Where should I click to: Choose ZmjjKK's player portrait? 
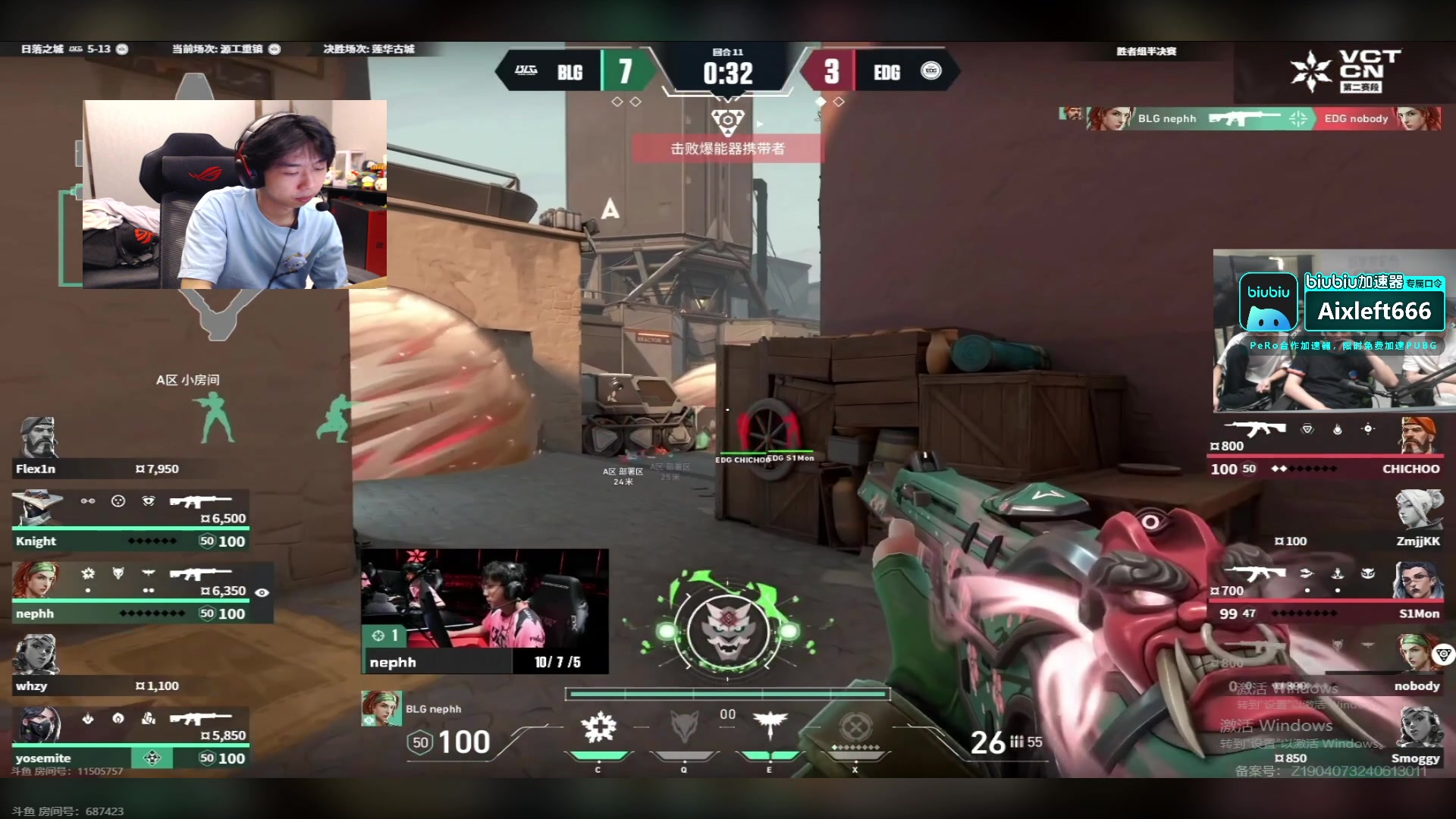[x=1419, y=510]
